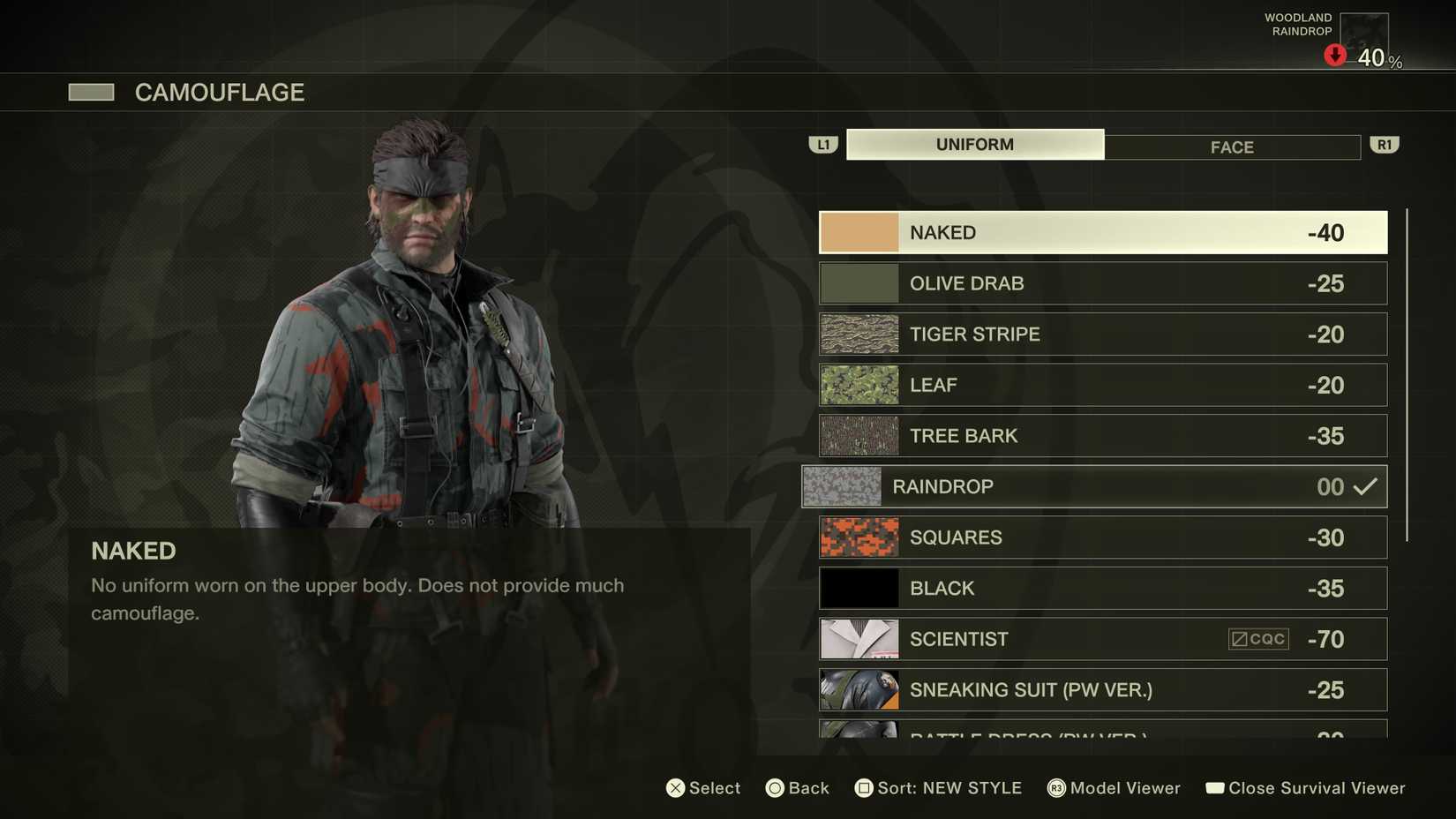
Task: Open Sort: NEW STYLE options
Action: click(x=939, y=787)
